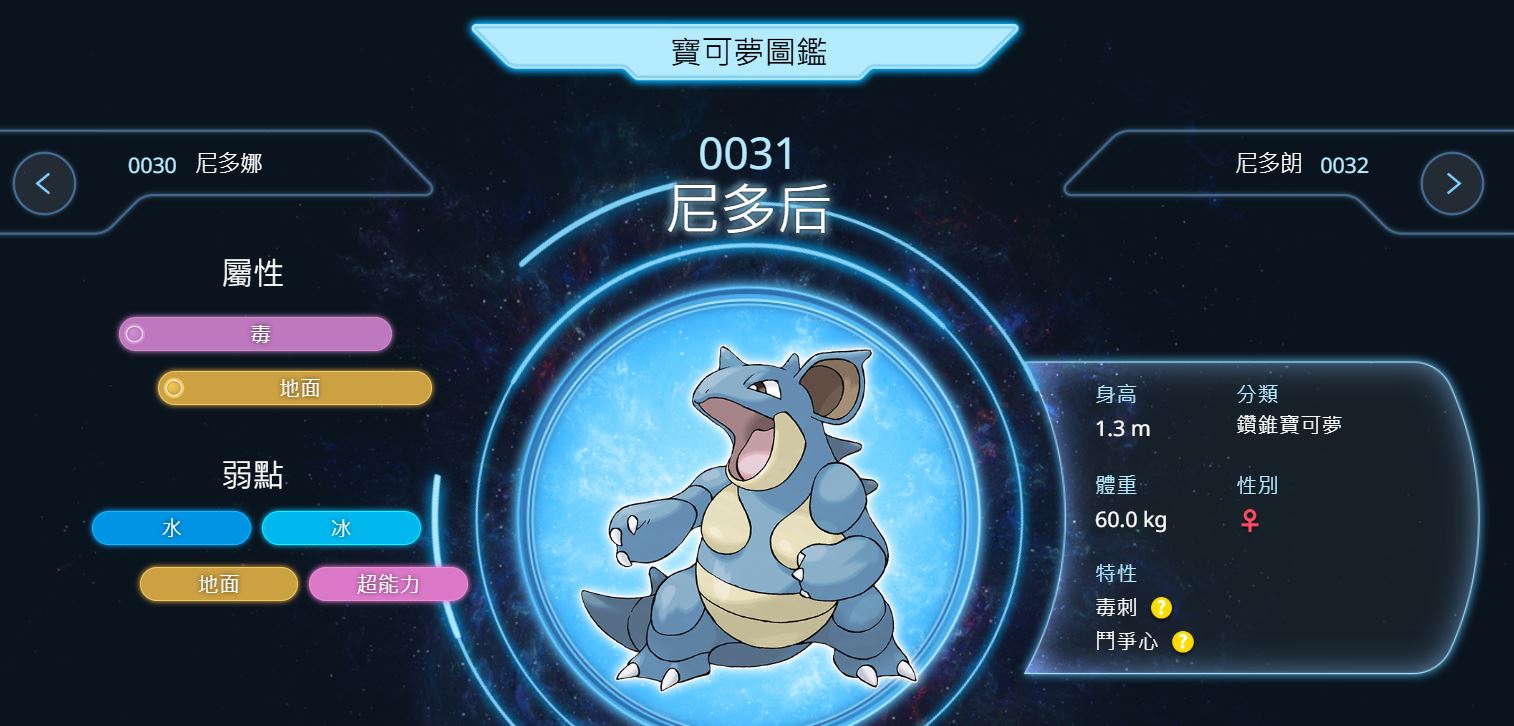Choose the 水 weakness tag
Image resolution: width=1514 pixels, height=726 pixels.
click(x=171, y=528)
